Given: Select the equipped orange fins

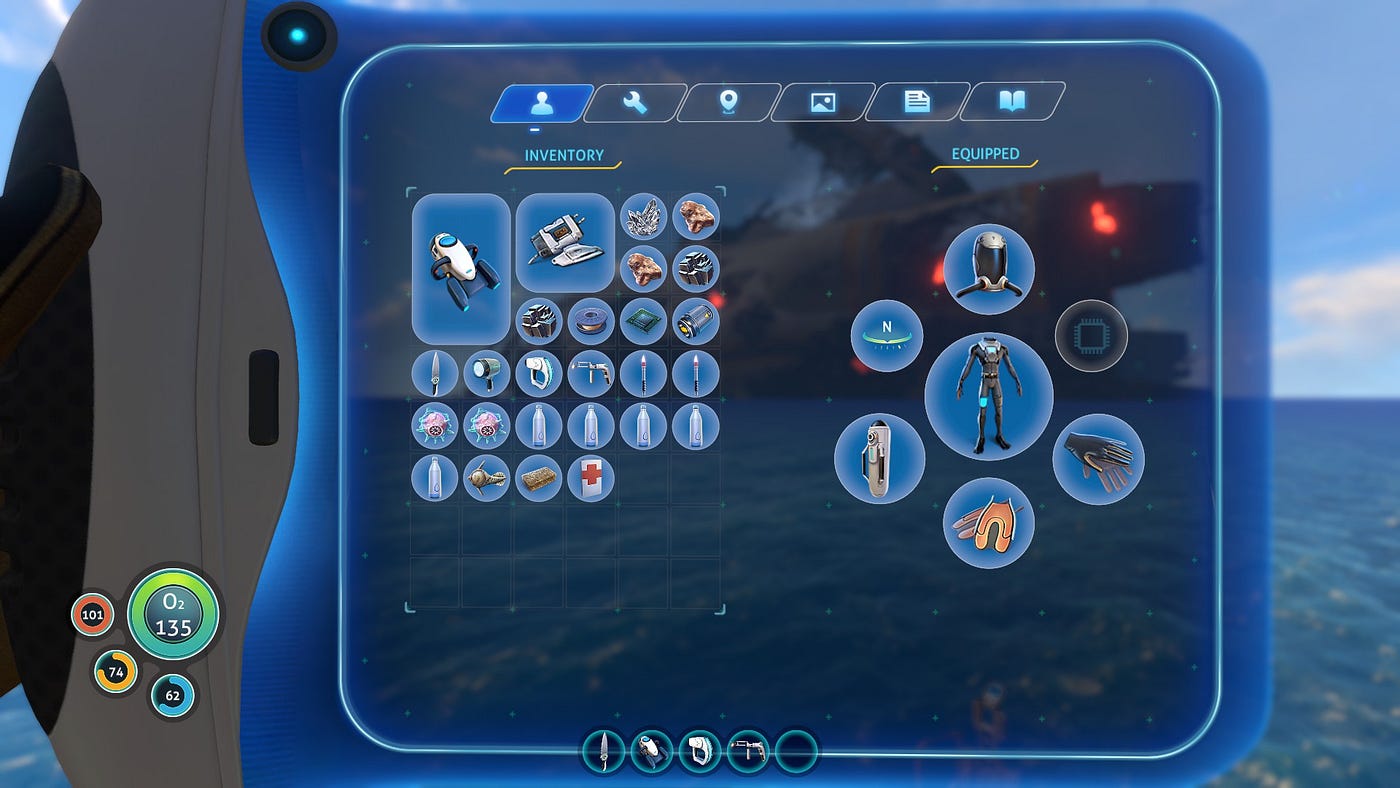Looking at the screenshot, I should (x=989, y=524).
